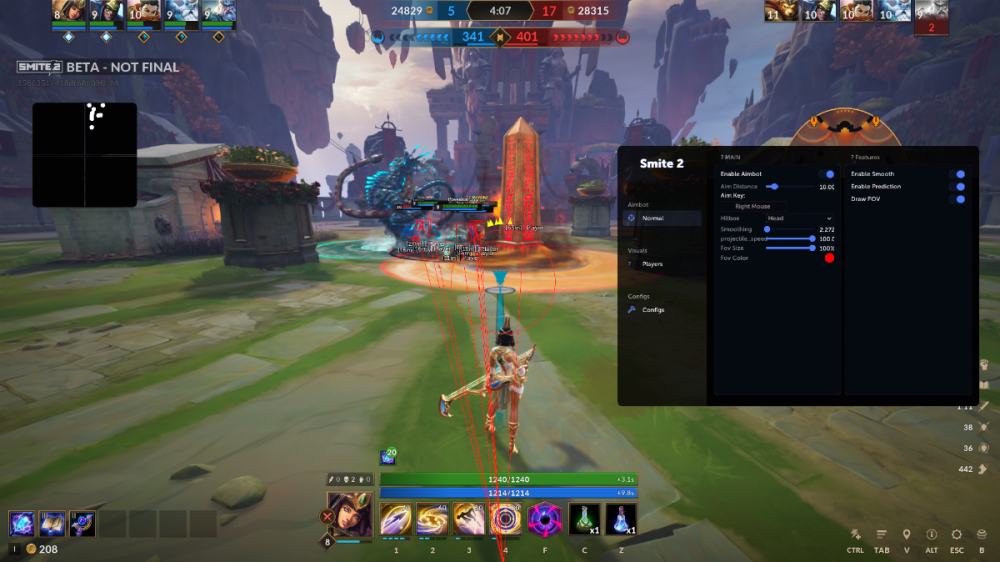Trigger the target-rings ultimate ability
1000x562 pixels.
pos(506,519)
